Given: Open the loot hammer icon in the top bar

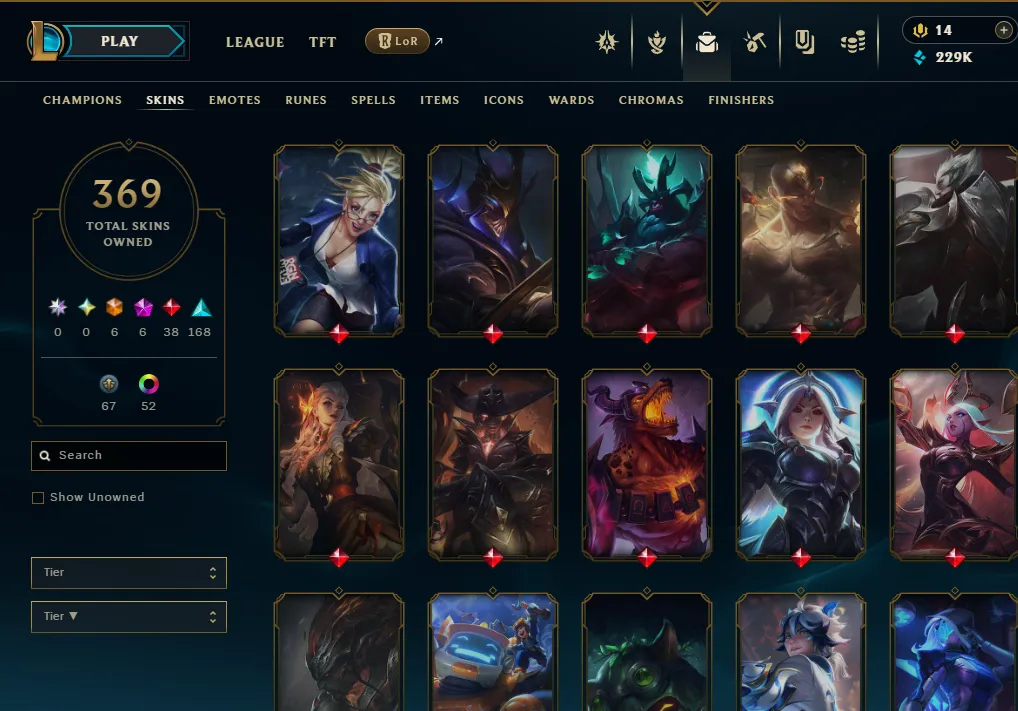Looking at the screenshot, I should click(x=755, y=42).
